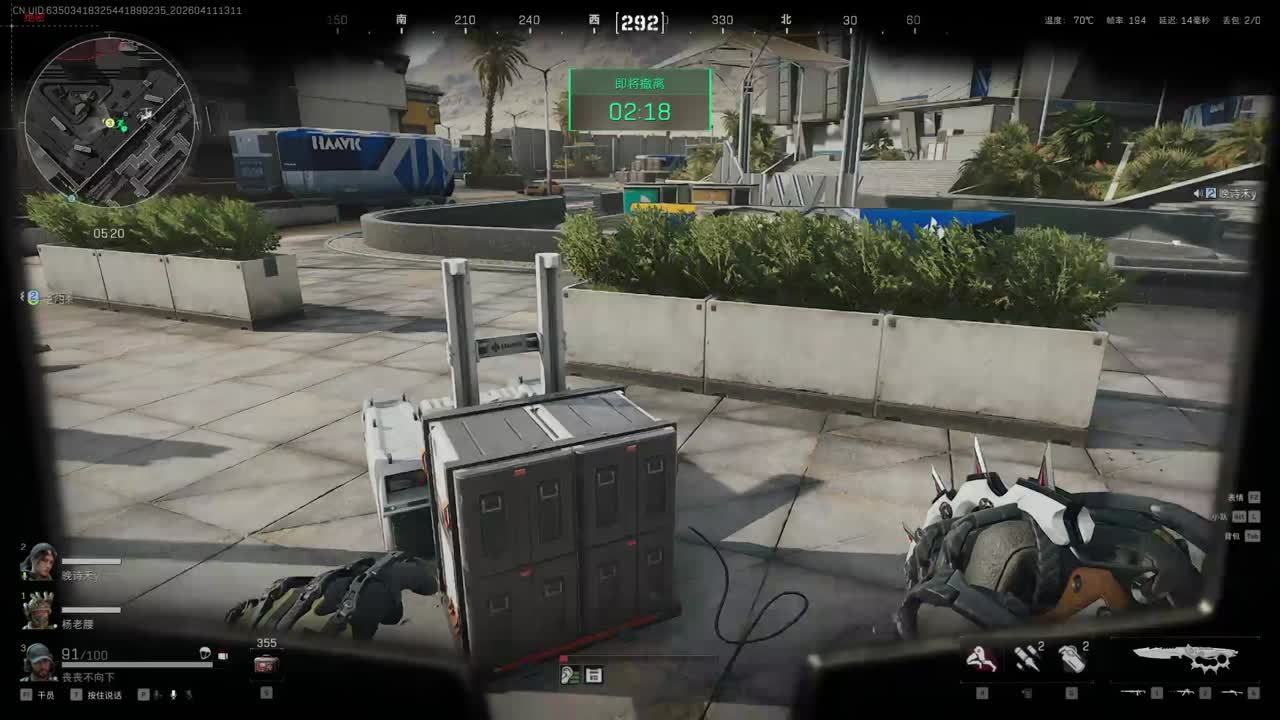Use the red medical kit item
Image resolution: width=1280 pixels, height=720 pixels.
click(x=266, y=665)
